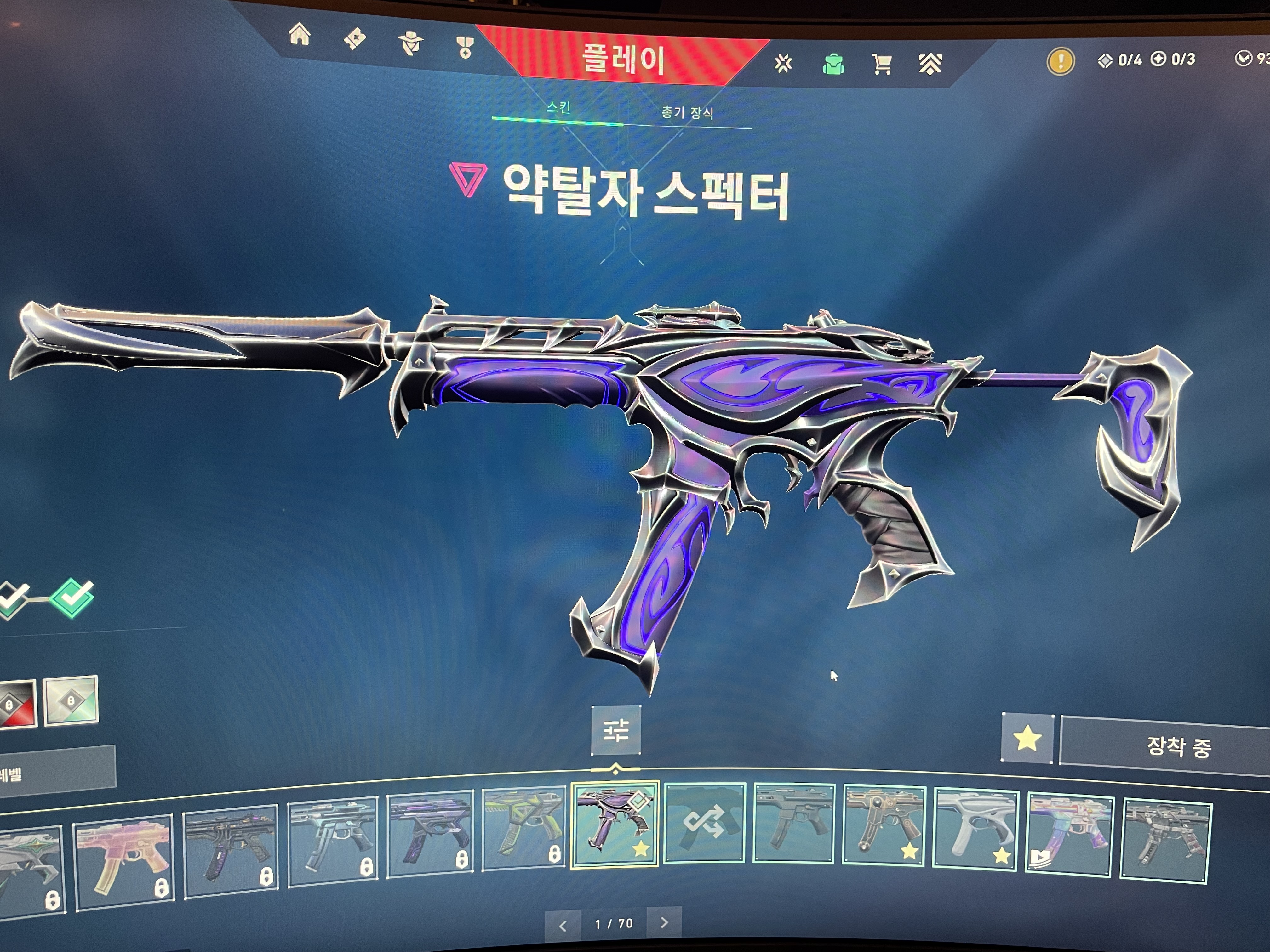Select the all-white Spectre skin thumbnail
This screenshot has width=1270, height=952.
(975, 826)
